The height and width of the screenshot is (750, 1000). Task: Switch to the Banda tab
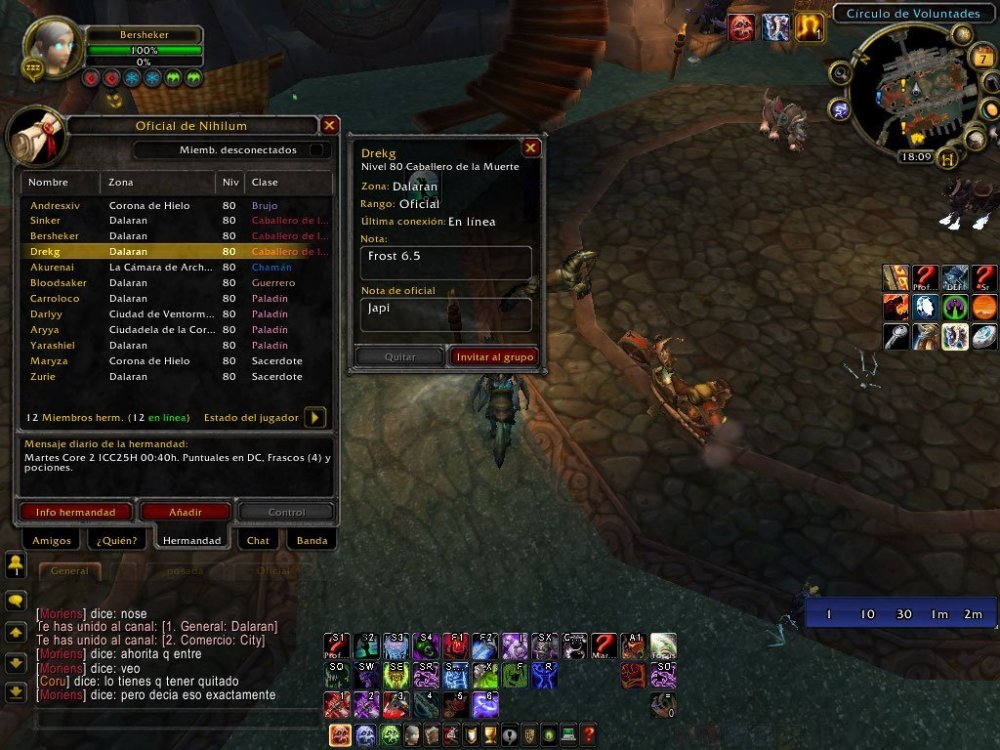click(x=312, y=540)
